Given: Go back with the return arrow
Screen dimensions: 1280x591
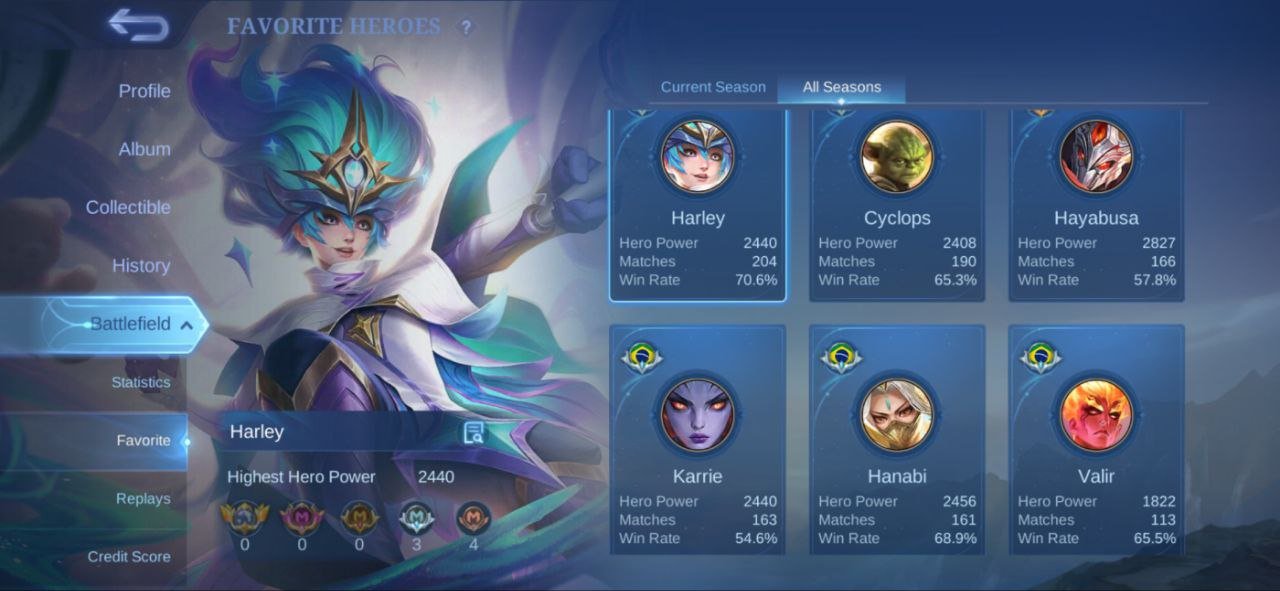Looking at the screenshot, I should (138, 25).
